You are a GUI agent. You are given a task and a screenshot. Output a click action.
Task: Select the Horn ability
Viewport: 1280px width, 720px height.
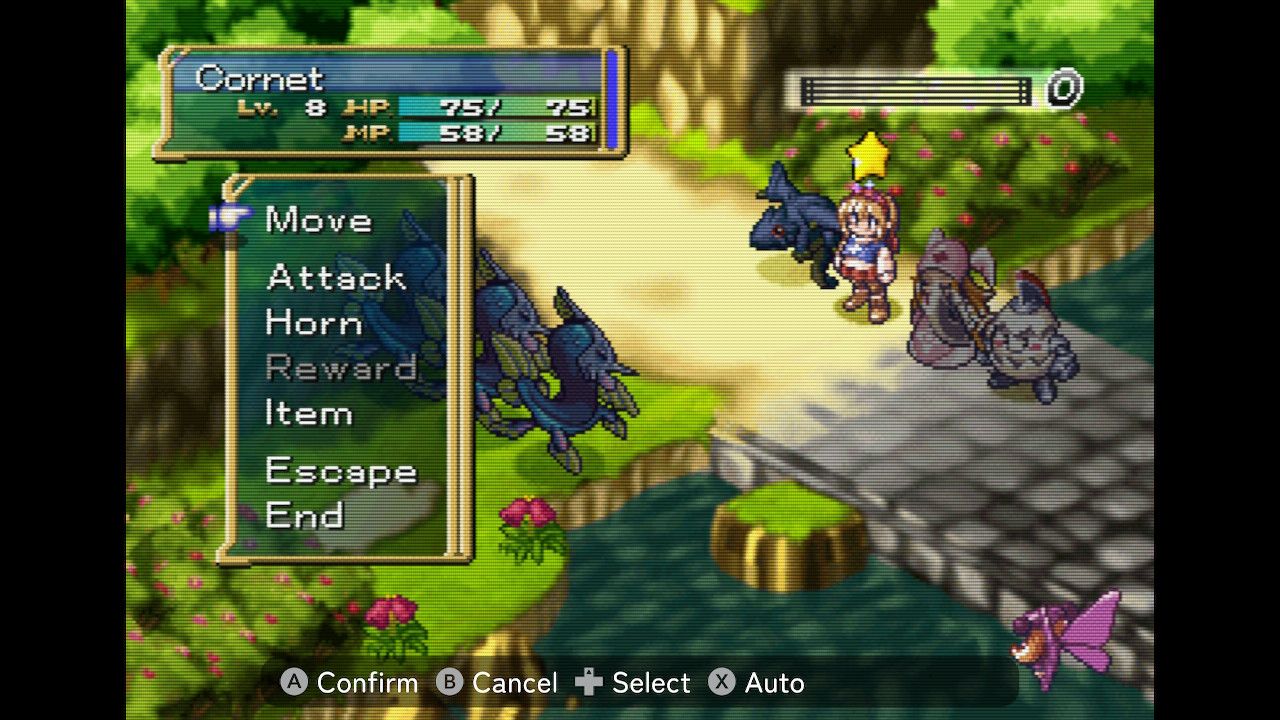click(x=313, y=323)
